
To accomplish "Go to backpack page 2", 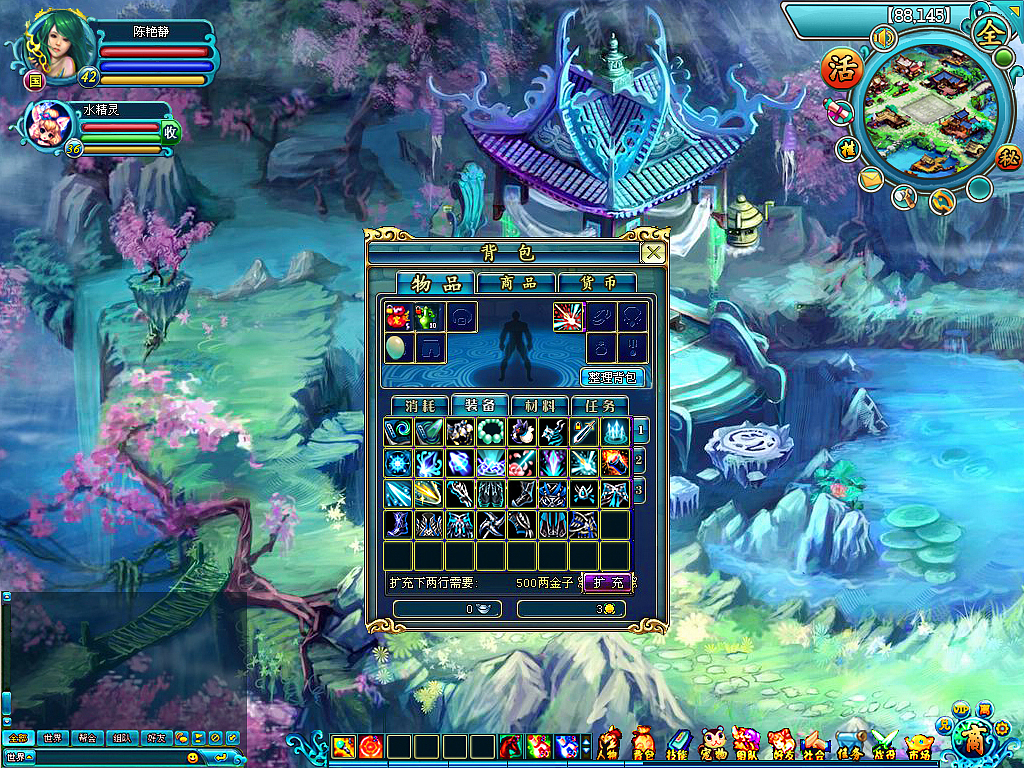I will [640, 461].
